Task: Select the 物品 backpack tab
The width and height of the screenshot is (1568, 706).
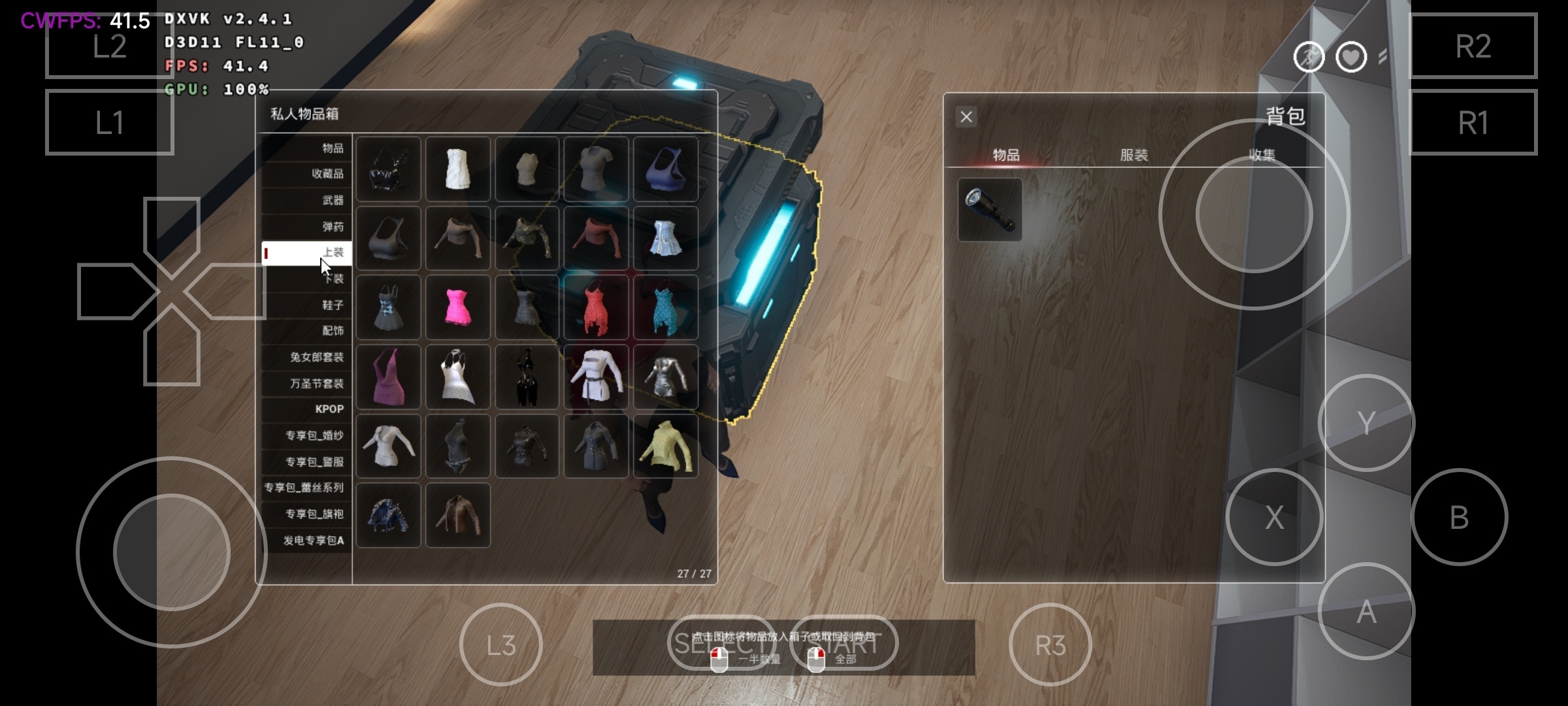Action: coord(1005,155)
